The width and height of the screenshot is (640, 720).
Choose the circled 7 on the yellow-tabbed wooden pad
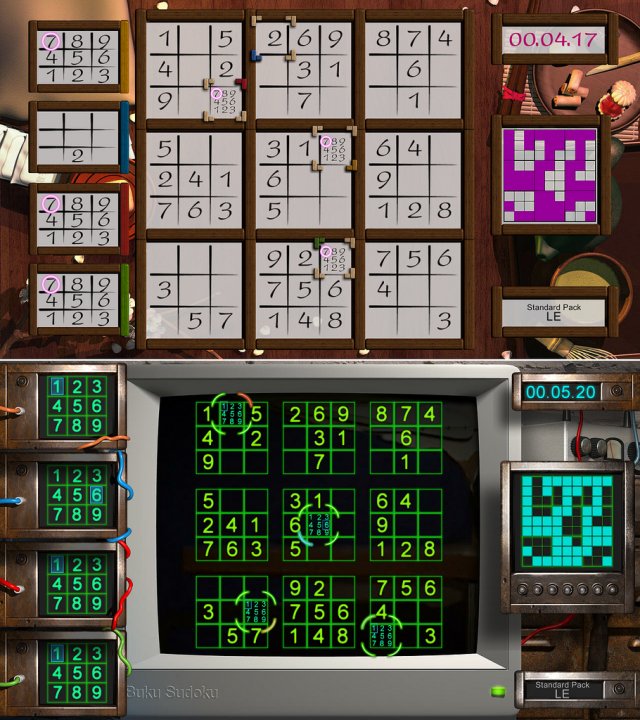pyautogui.click(x=50, y=42)
